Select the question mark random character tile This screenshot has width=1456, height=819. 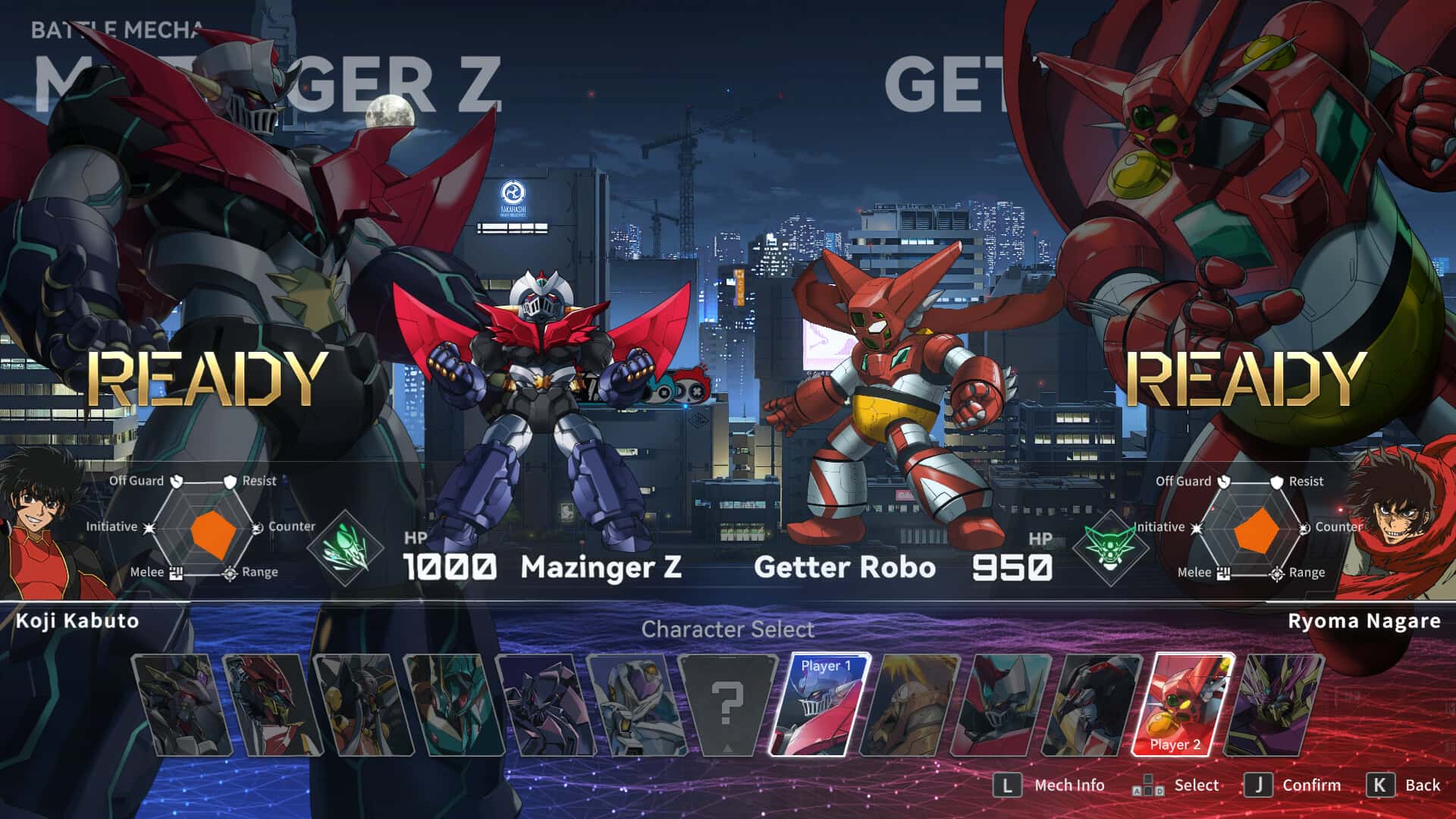point(726,705)
